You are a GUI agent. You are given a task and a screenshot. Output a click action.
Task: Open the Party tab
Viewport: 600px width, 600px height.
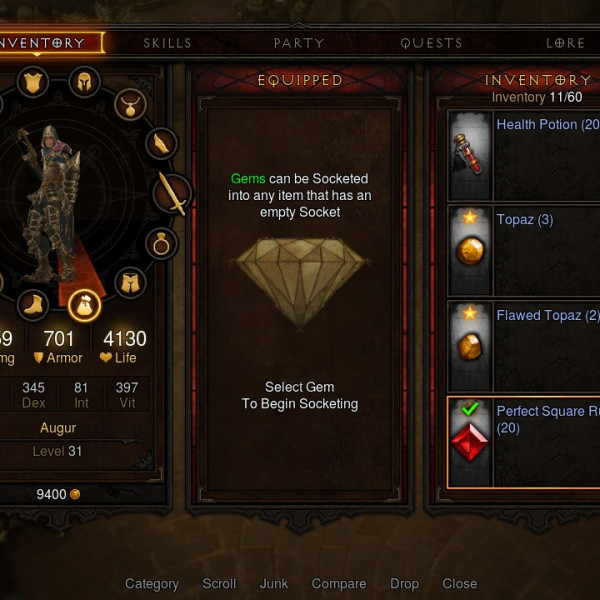pyautogui.click(x=299, y=43)
